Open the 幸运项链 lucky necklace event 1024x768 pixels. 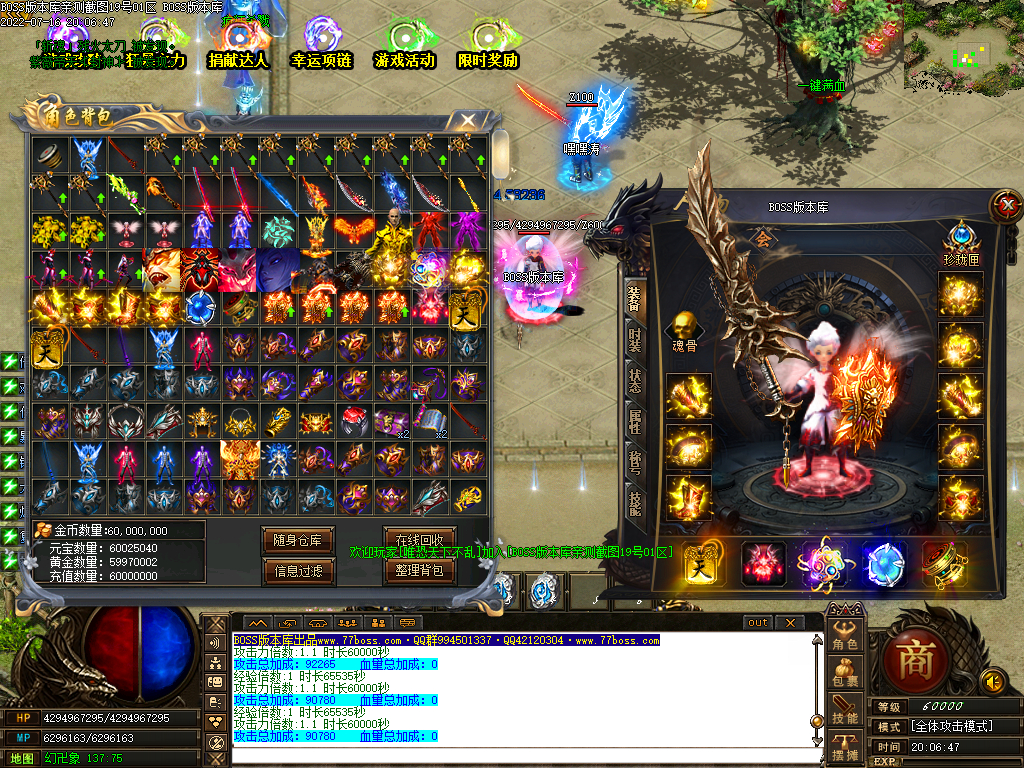(x=321, y=45)
